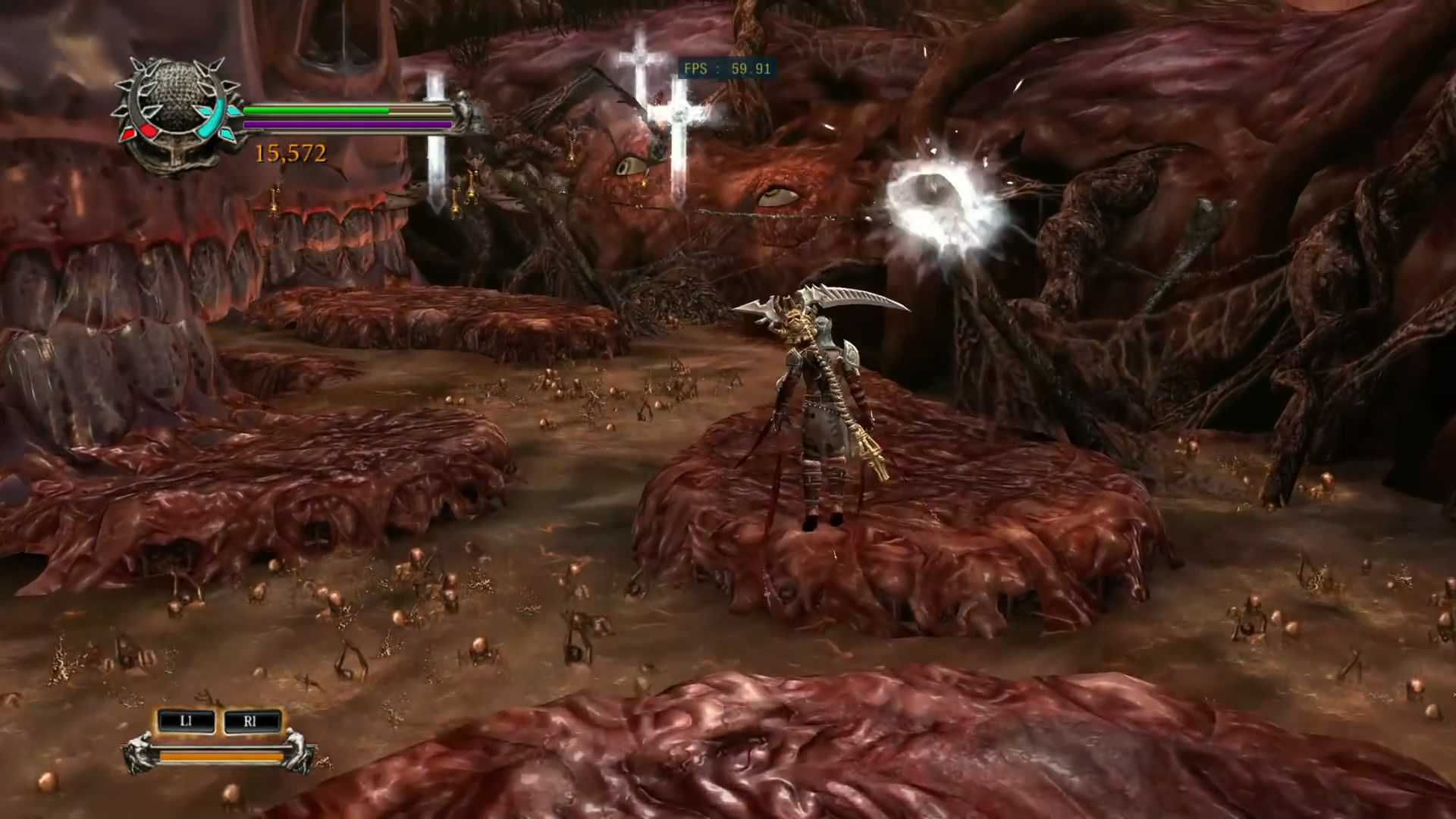Select the FPS counter overlay

[726, 69]
